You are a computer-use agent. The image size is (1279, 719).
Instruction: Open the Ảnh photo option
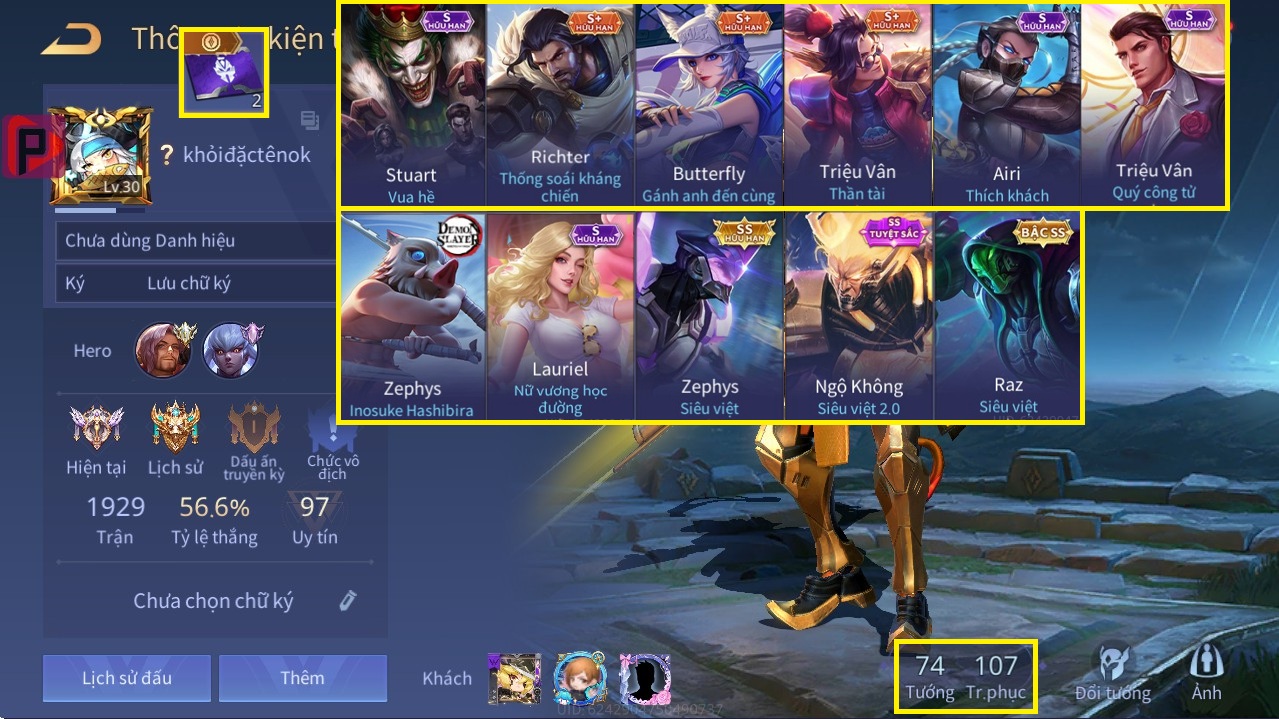1206,673
